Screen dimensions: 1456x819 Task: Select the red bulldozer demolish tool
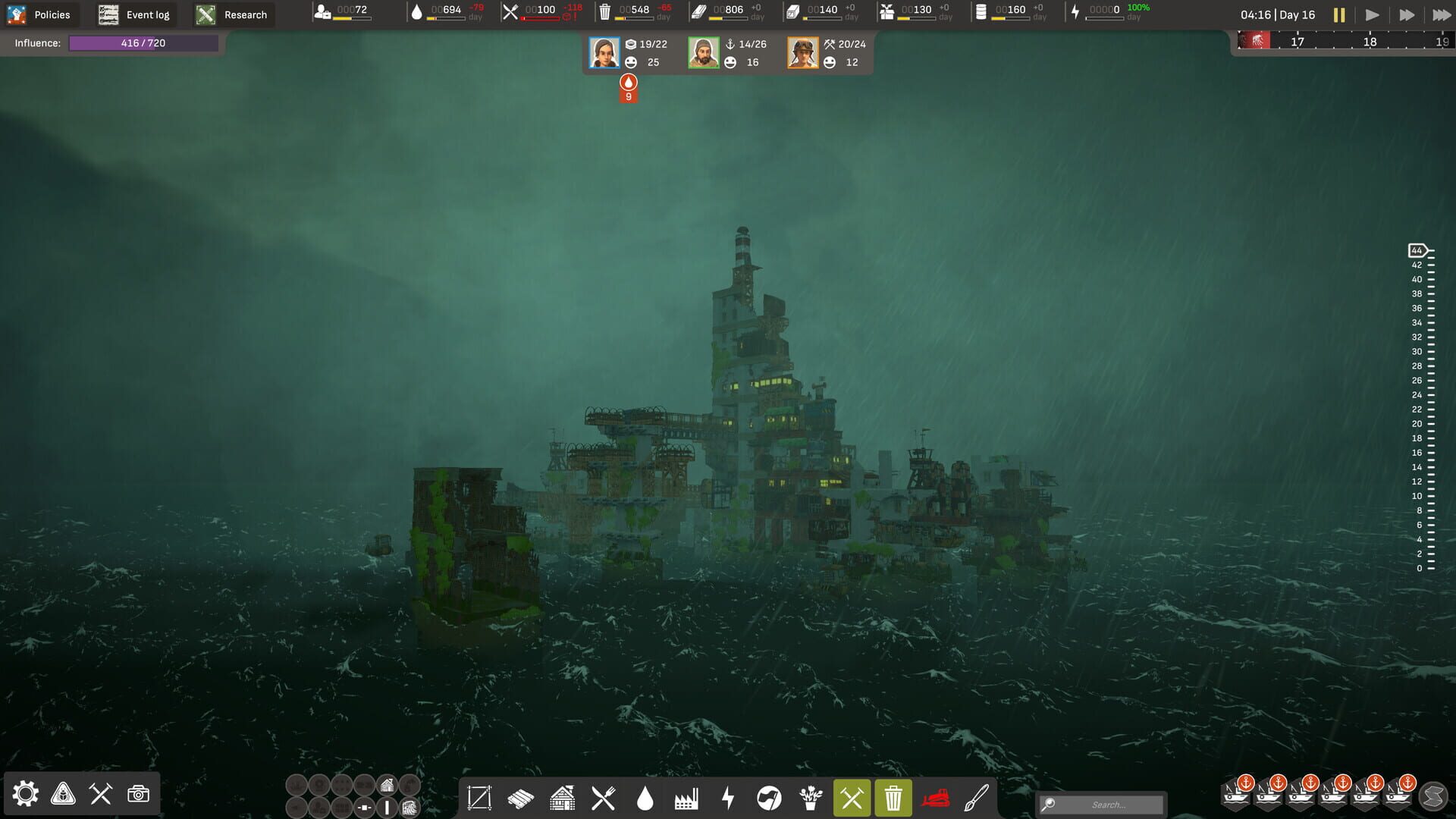(x=935, y=798)
